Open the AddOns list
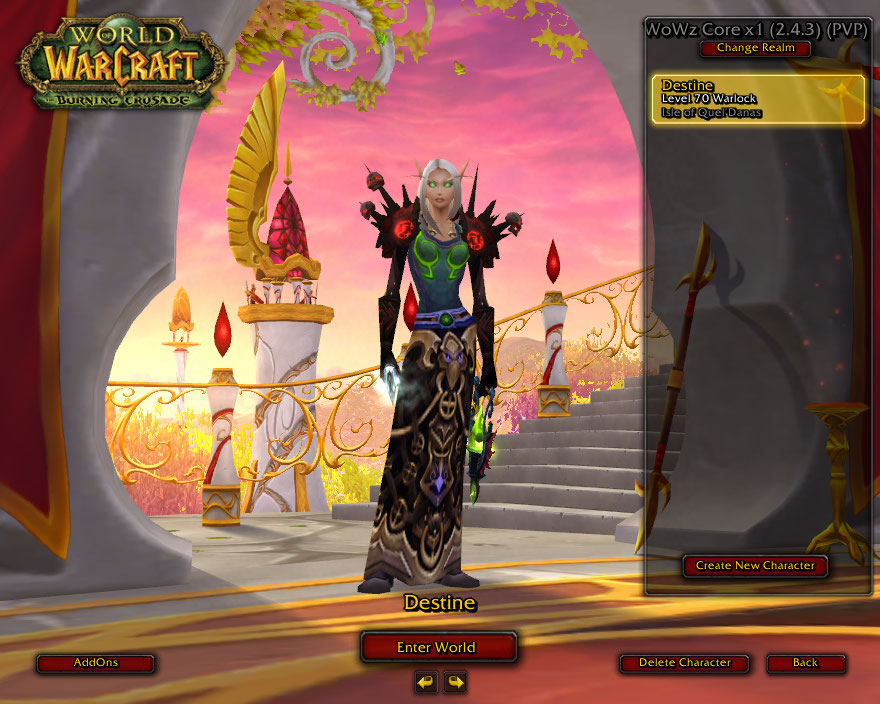Viewport: 880px width, 704px height. click(95, 663)
